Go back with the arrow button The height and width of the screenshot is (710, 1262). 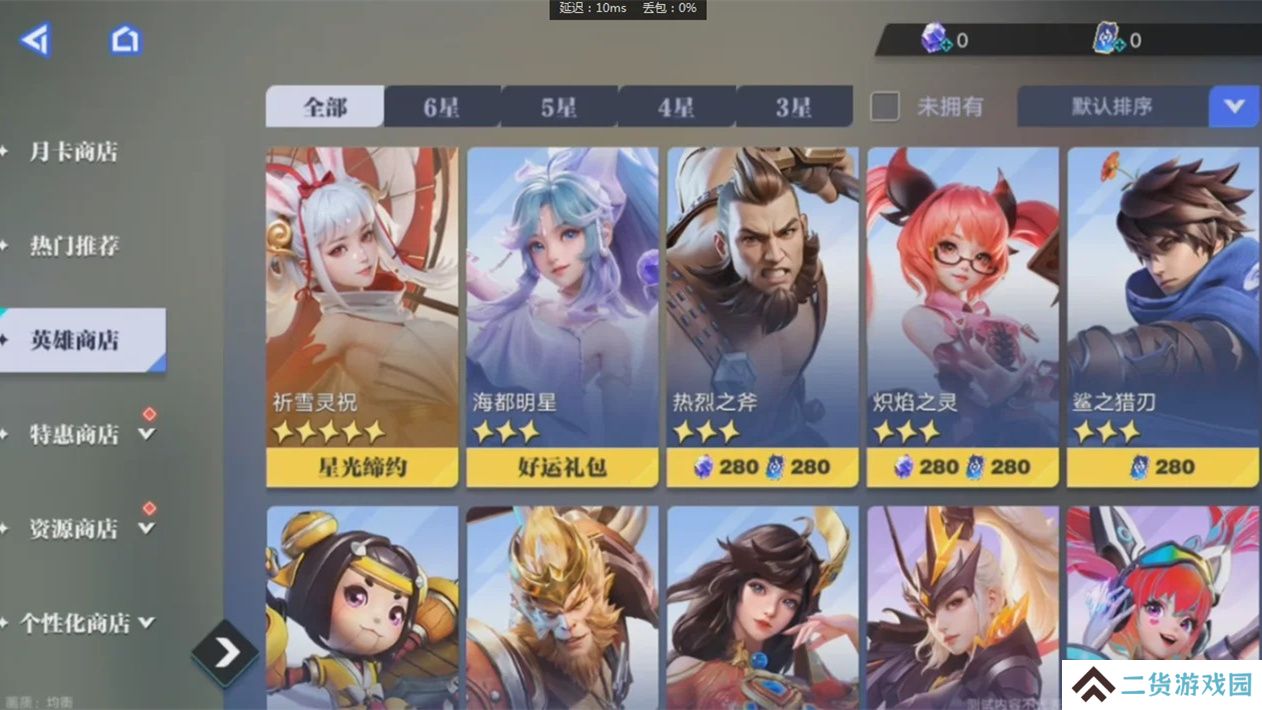[x=35, y=40]
